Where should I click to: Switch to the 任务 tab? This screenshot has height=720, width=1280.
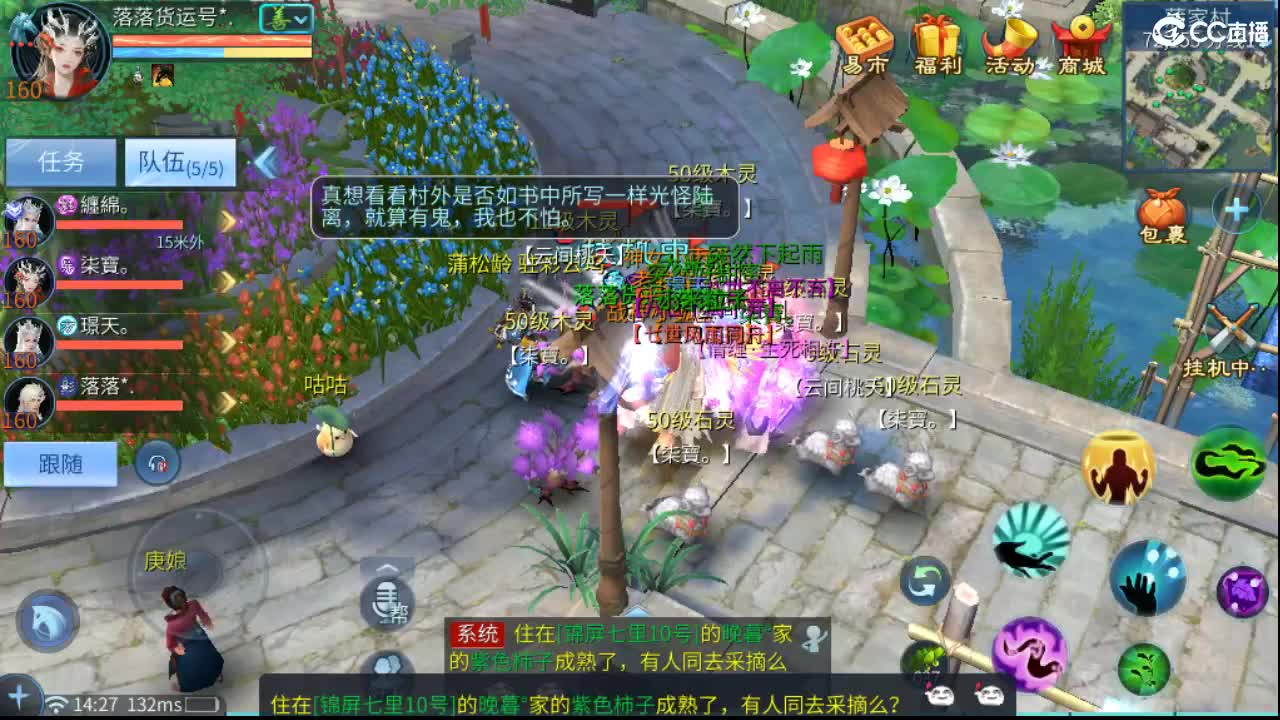pos(62,163)
